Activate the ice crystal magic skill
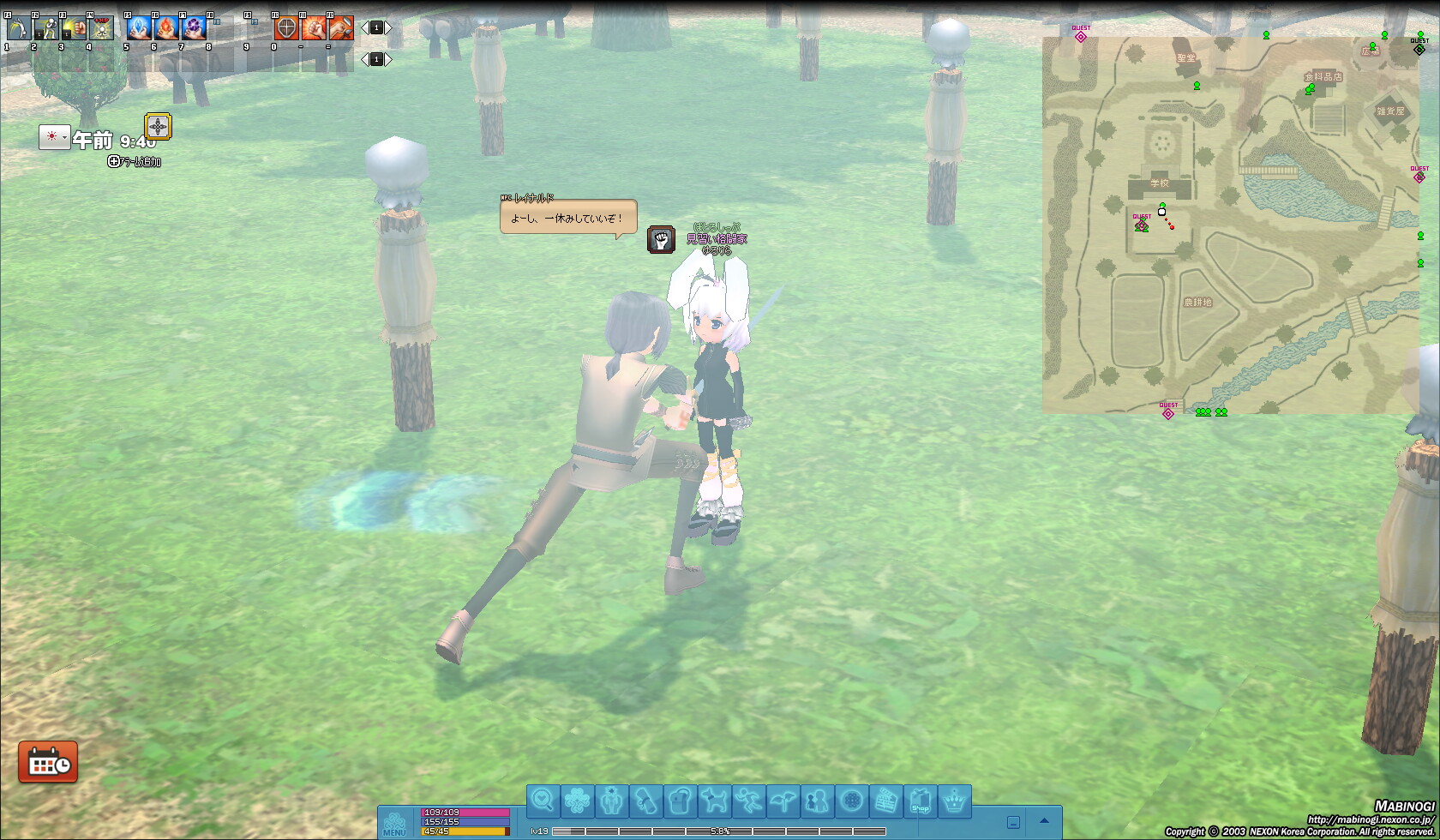The height and width of the screenshot is (840, 1440). [138, 28]
